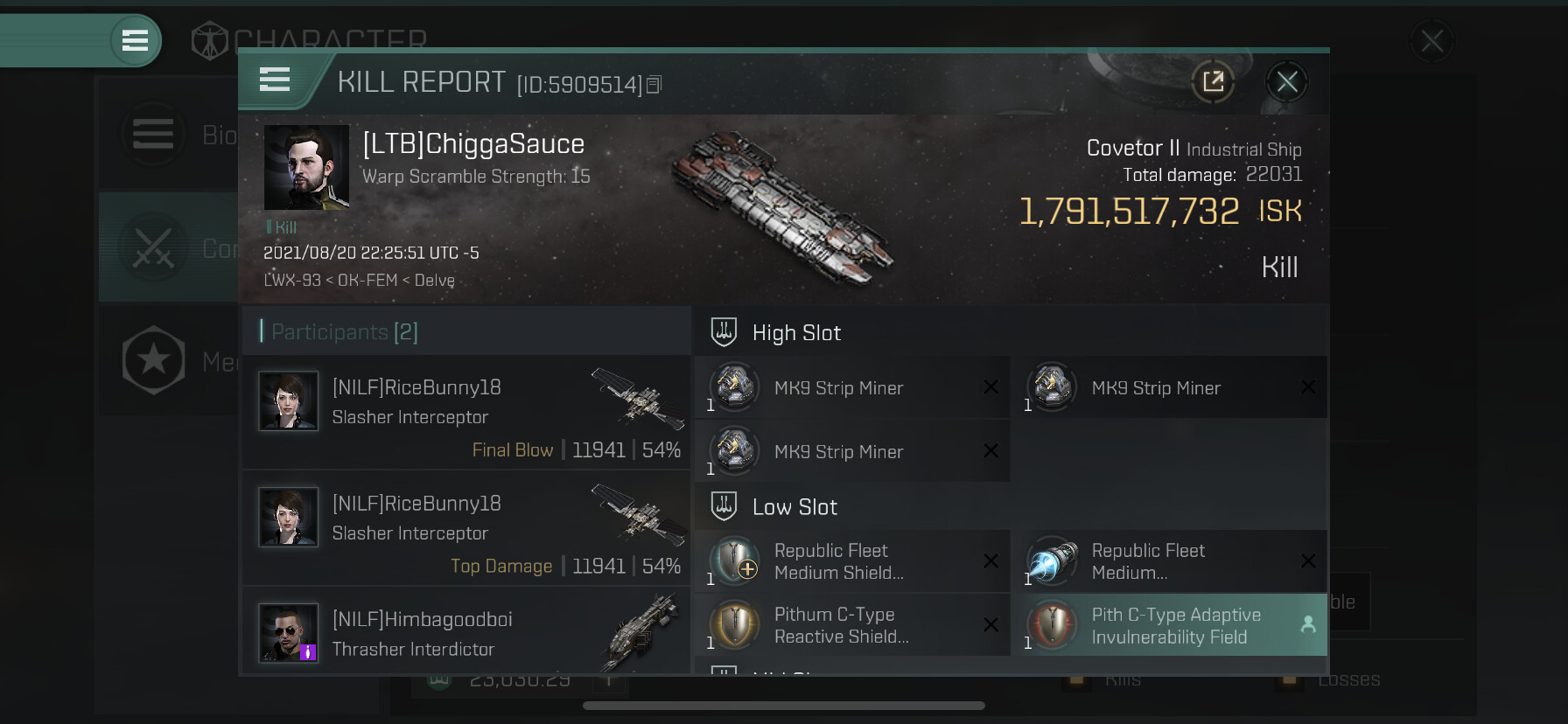Copy the kill report ID
Screen dimensions: 1568x724
tap(654, 85)
